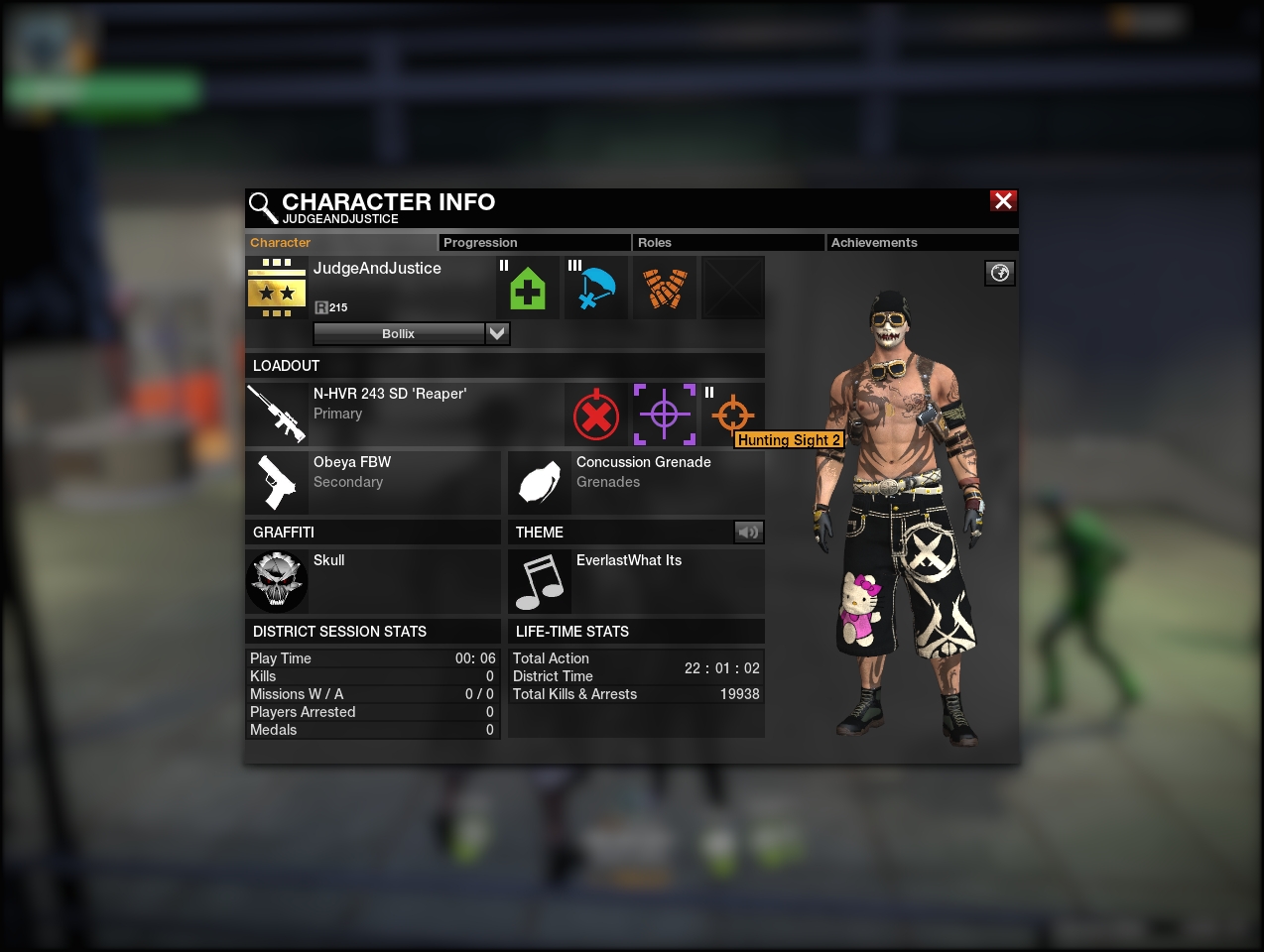
Task: Select the purple crosshair weapon modification
Action: [x=665, y=415]
